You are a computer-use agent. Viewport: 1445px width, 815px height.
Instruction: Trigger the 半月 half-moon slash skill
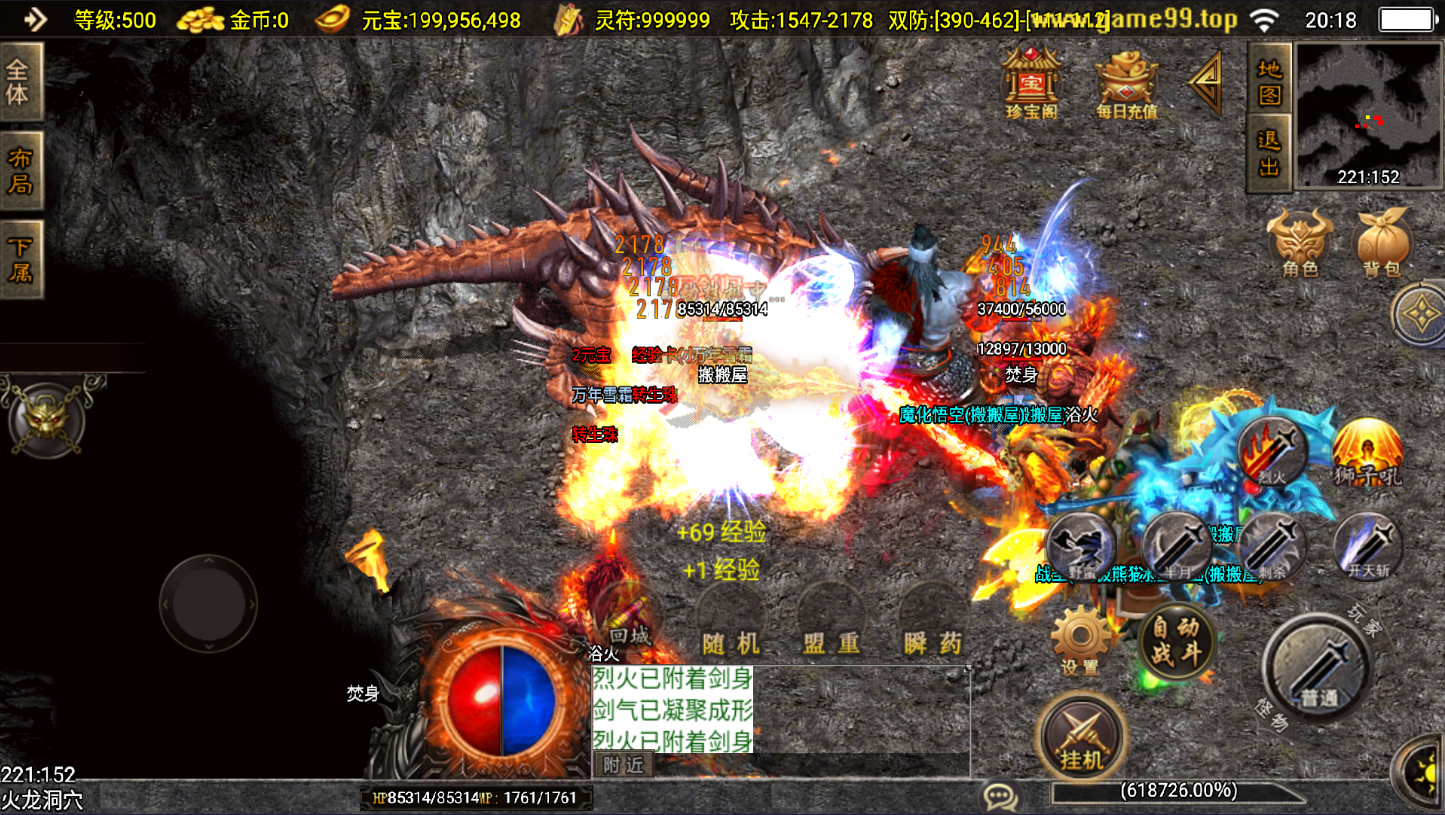(1177, 546)
